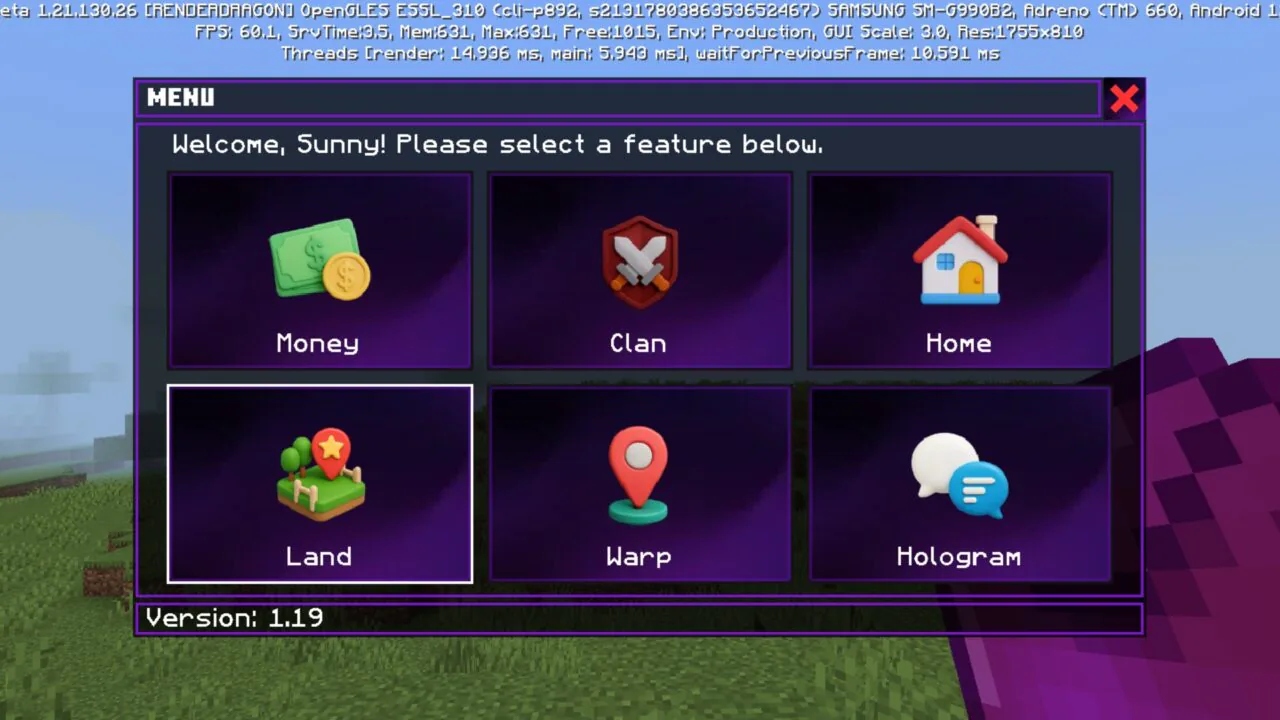Close the menu with the red X
Image resolution: width=1280 pixels, height=720 pixels.
pyautogui.click(x=1123, y=98)
